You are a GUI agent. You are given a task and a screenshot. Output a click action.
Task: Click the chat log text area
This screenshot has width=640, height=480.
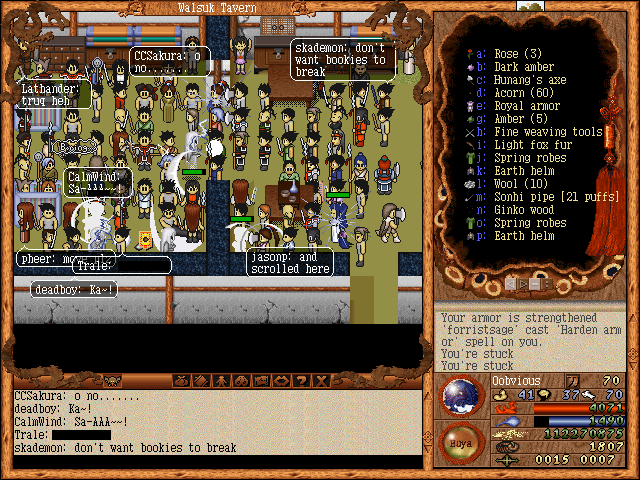click(x=215, y=421)
